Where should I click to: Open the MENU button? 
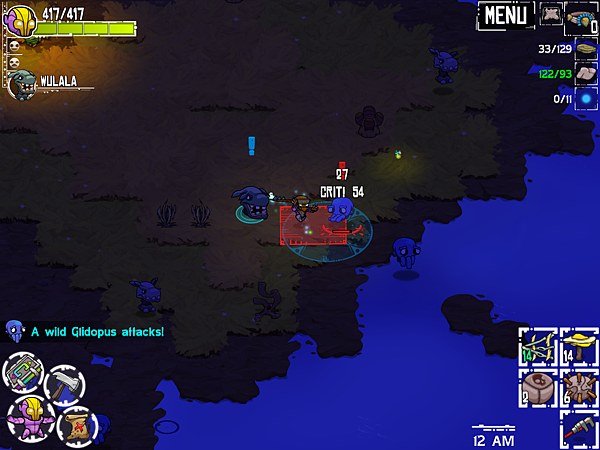(507, 15)
